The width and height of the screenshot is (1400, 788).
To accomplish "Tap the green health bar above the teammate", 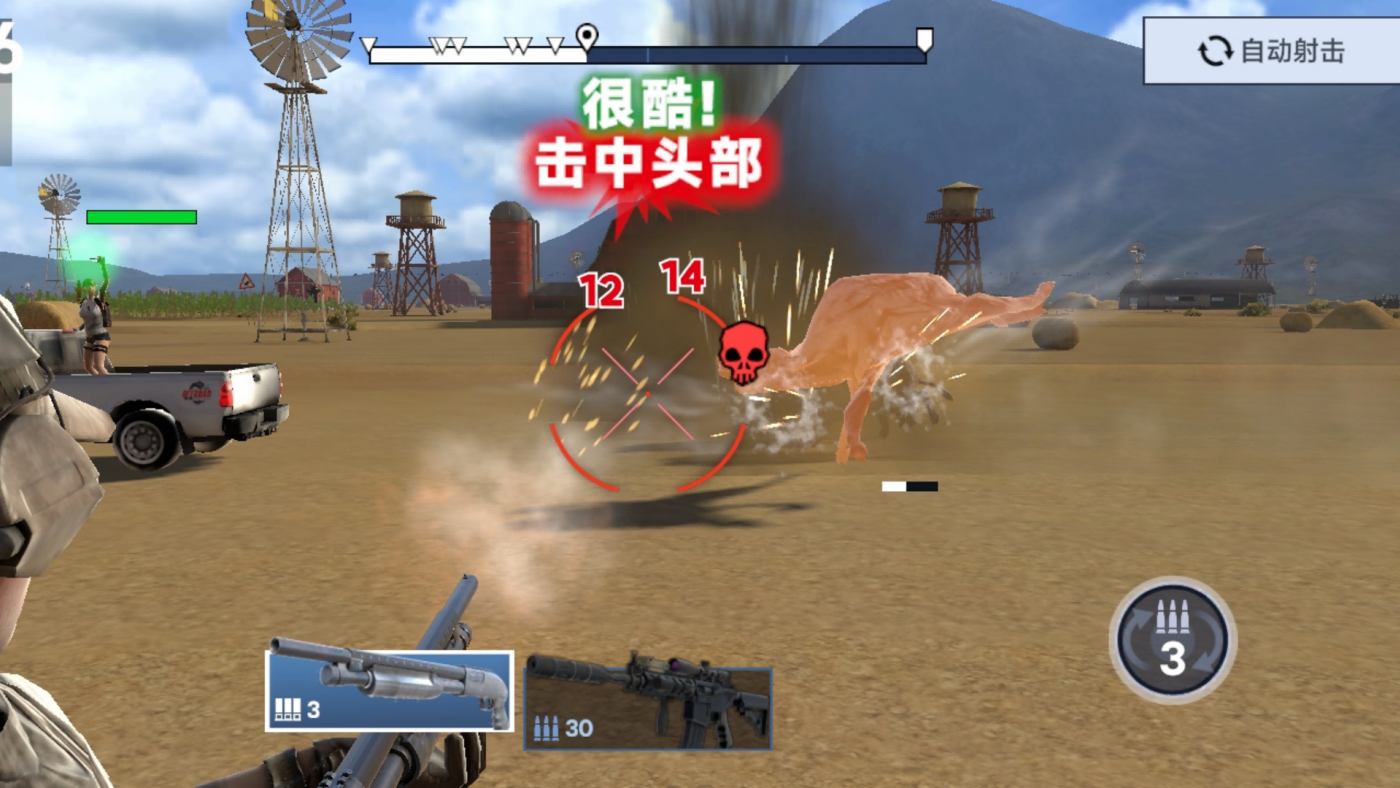I will 141,216.
